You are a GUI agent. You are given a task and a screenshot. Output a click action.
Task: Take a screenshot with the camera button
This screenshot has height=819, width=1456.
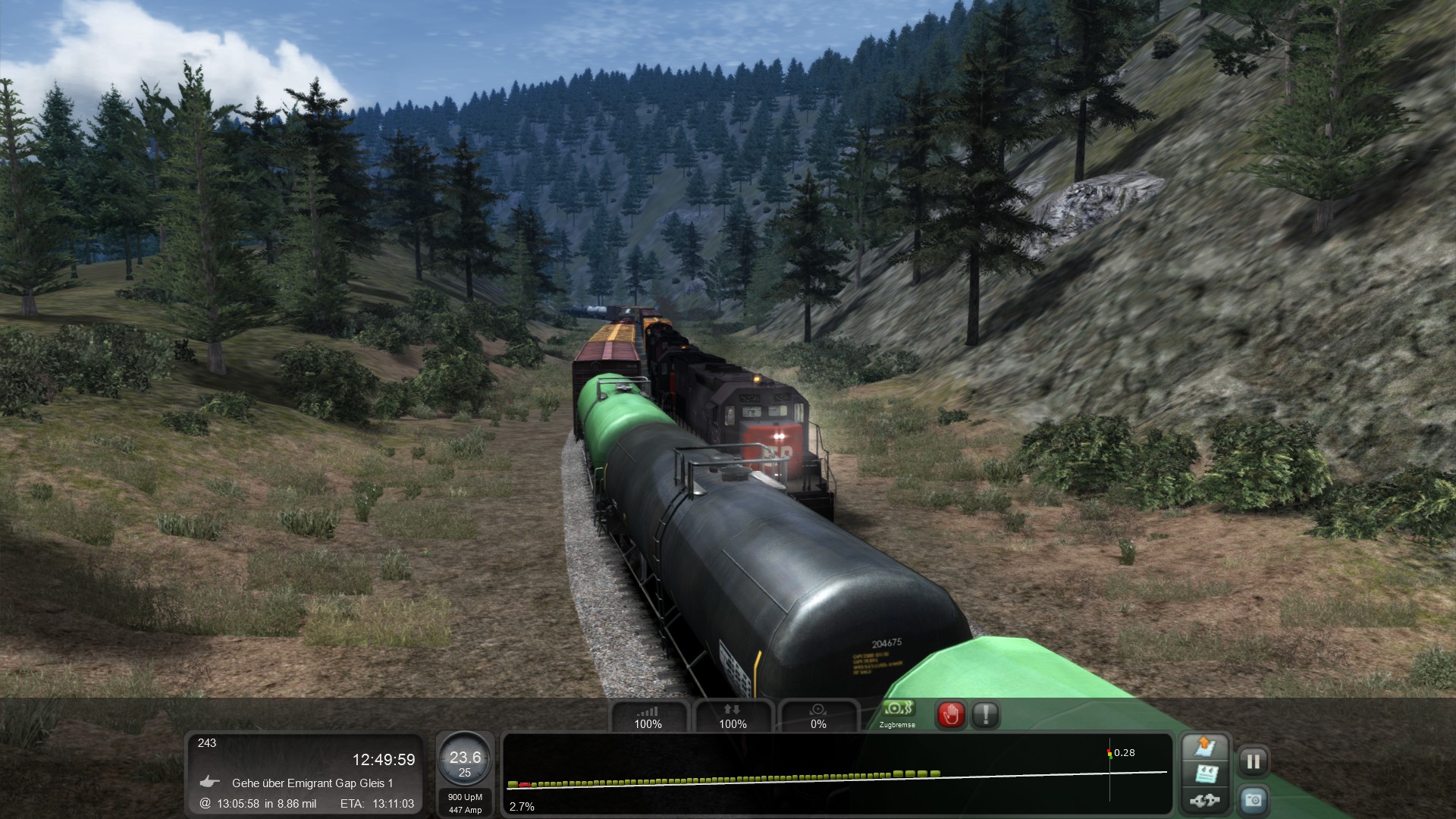(x=1253, y=799)
